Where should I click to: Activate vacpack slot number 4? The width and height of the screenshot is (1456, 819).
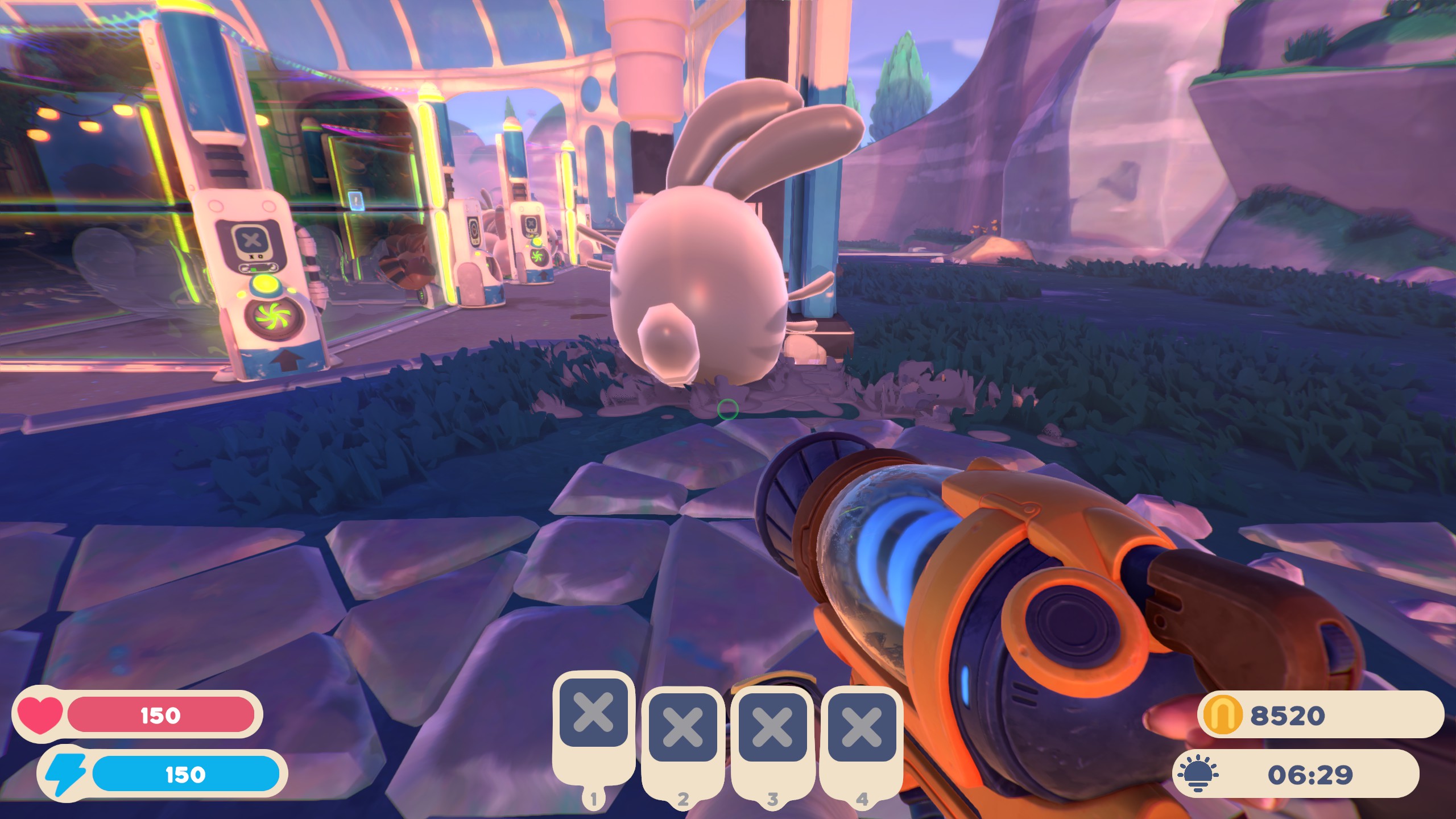point(861,727)
